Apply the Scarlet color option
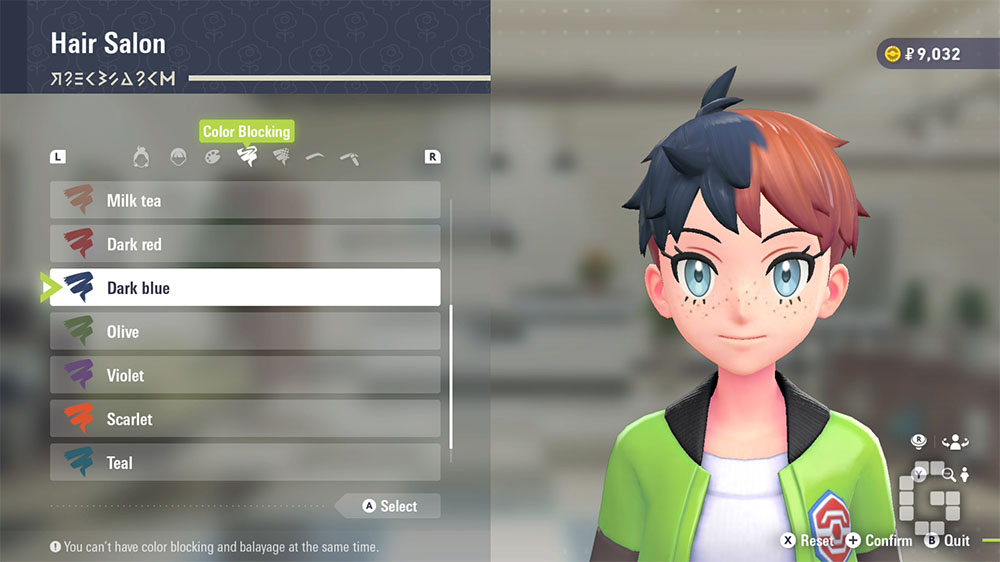This screenshot has height=562, width=1000. [245, 419]
